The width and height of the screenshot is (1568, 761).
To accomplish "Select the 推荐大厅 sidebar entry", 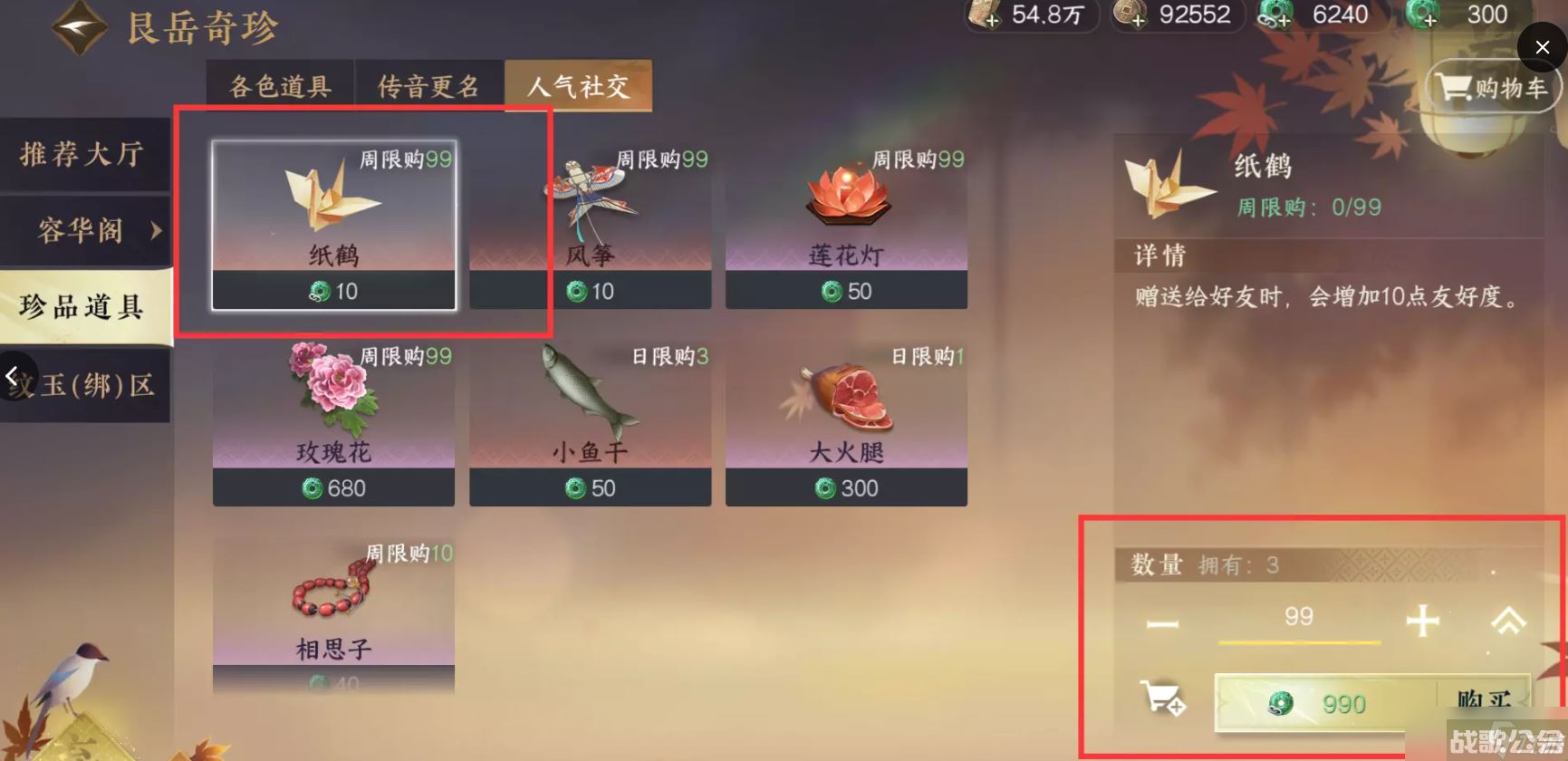I will pos(82,154).
